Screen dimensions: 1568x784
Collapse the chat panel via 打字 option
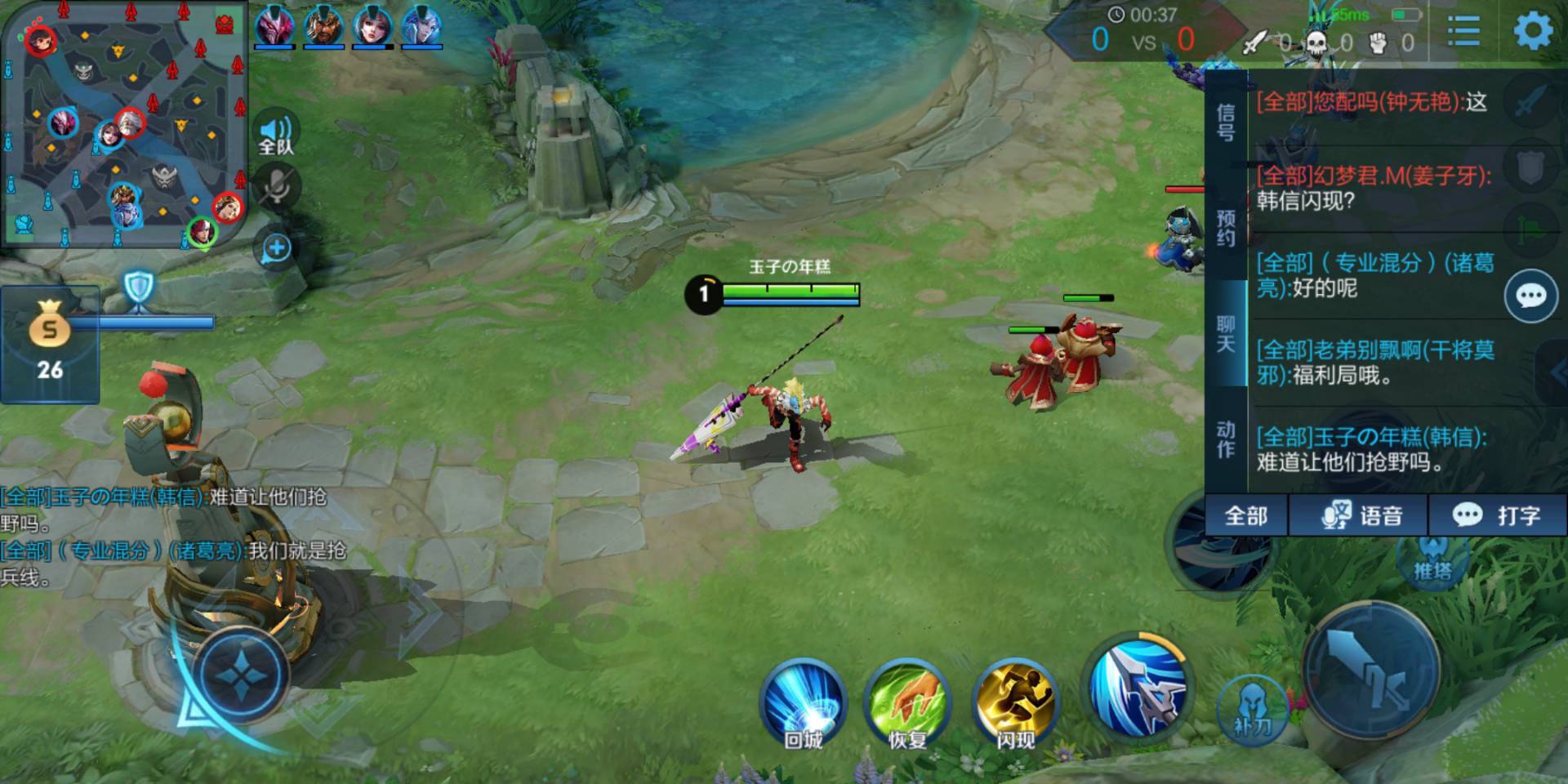tap(1497, 515)
